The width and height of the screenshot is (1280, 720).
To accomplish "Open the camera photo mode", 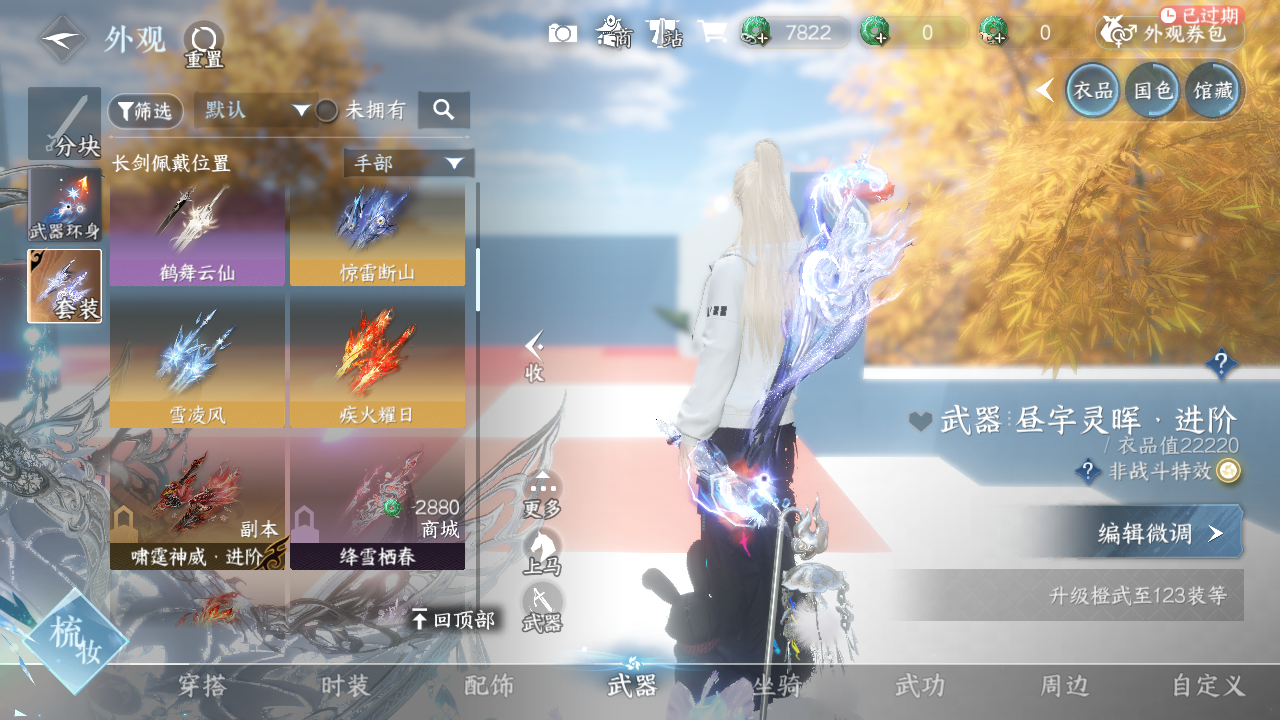I will pos(562,33).
